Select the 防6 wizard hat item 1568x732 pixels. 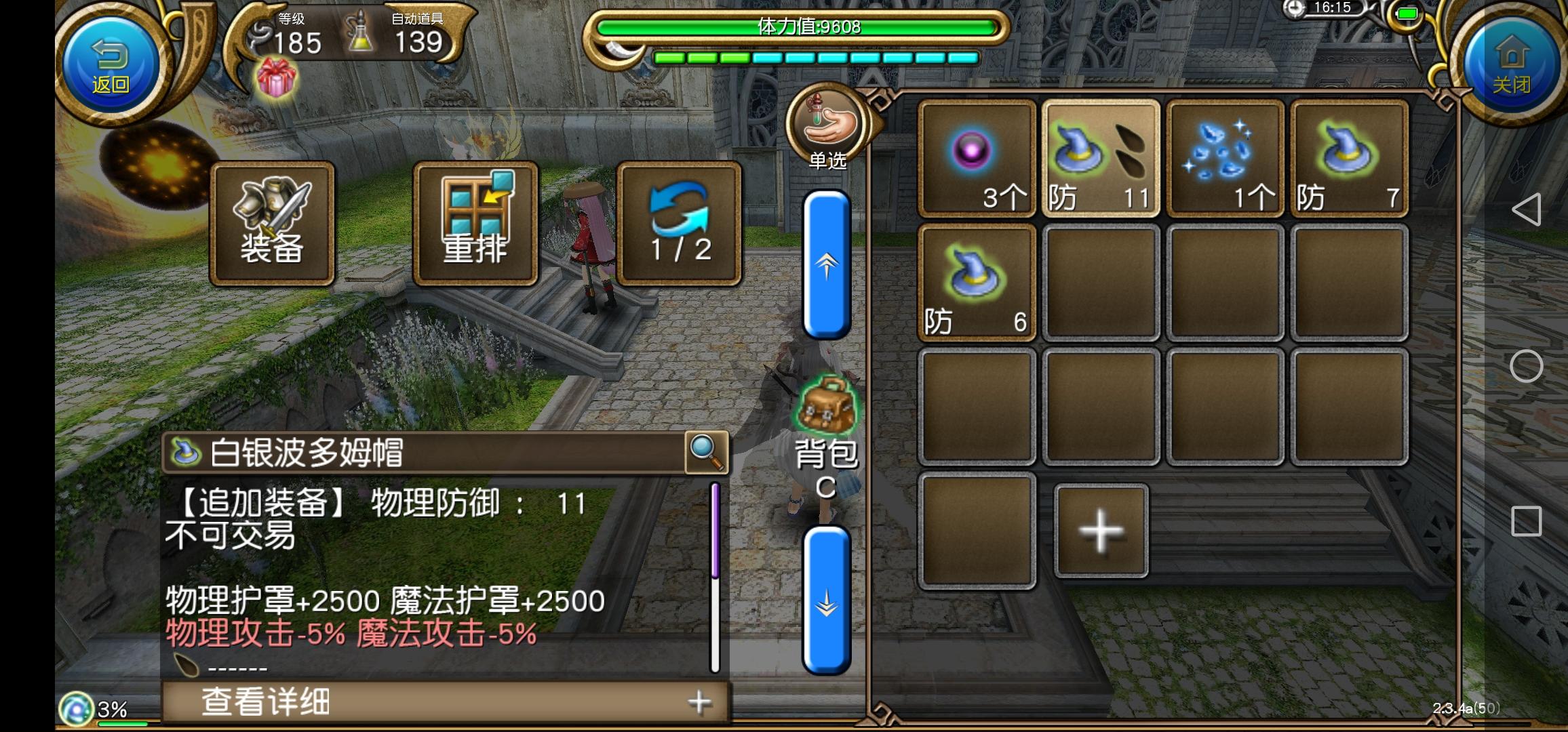(x=977, y=281)
